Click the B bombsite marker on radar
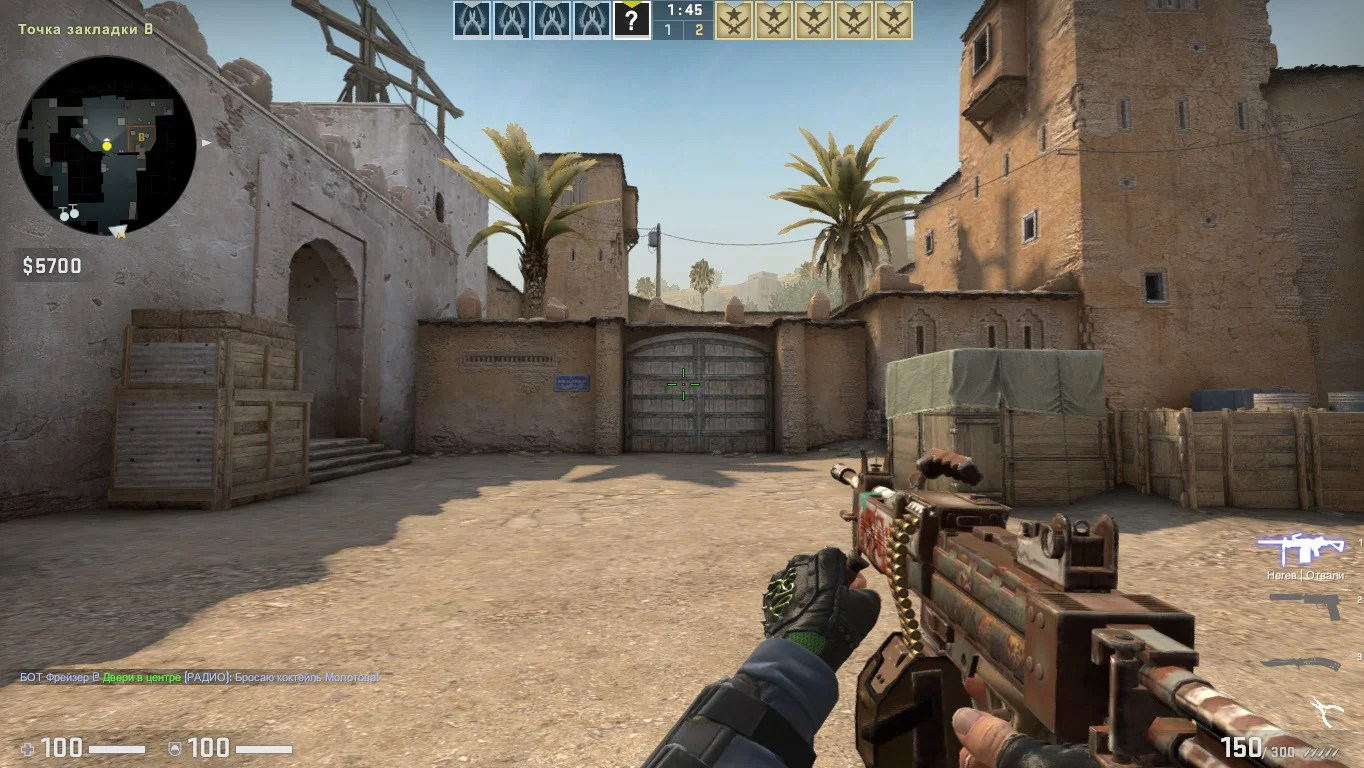 [x=142, y=134]
